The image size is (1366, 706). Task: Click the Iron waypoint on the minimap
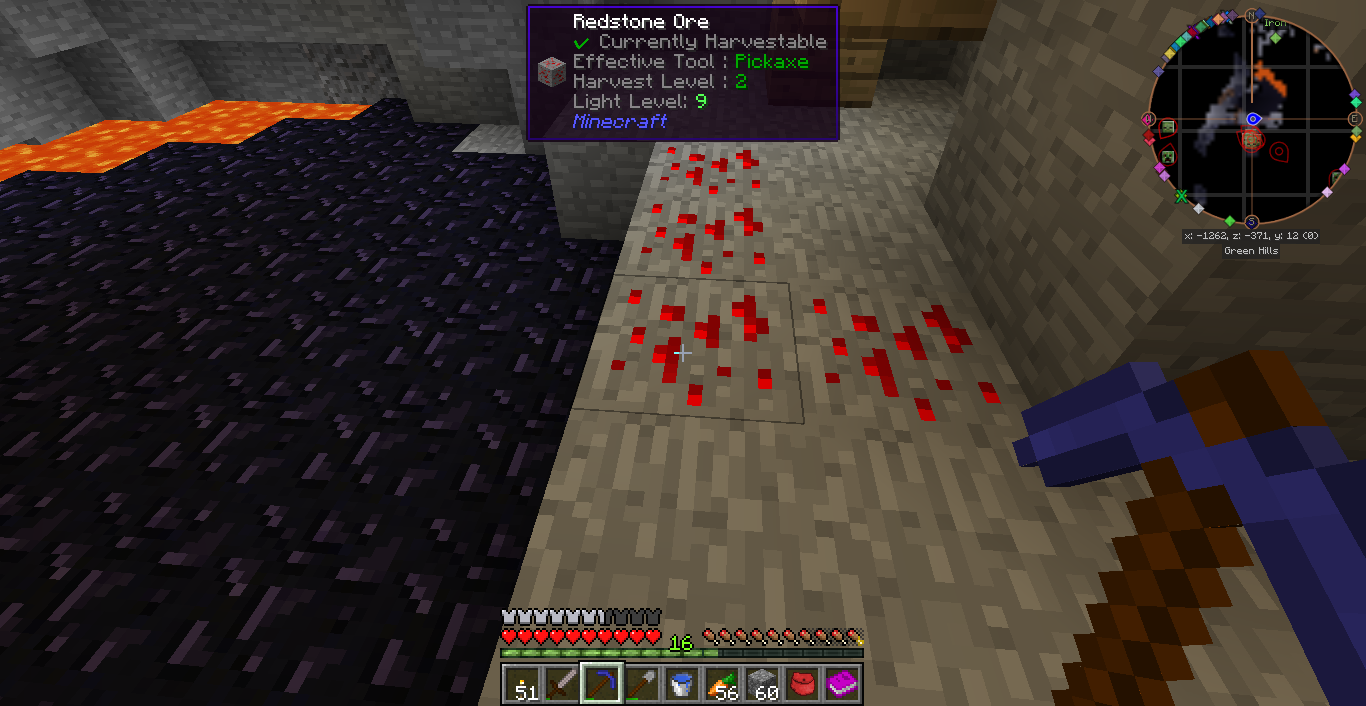click(1276, 37)
